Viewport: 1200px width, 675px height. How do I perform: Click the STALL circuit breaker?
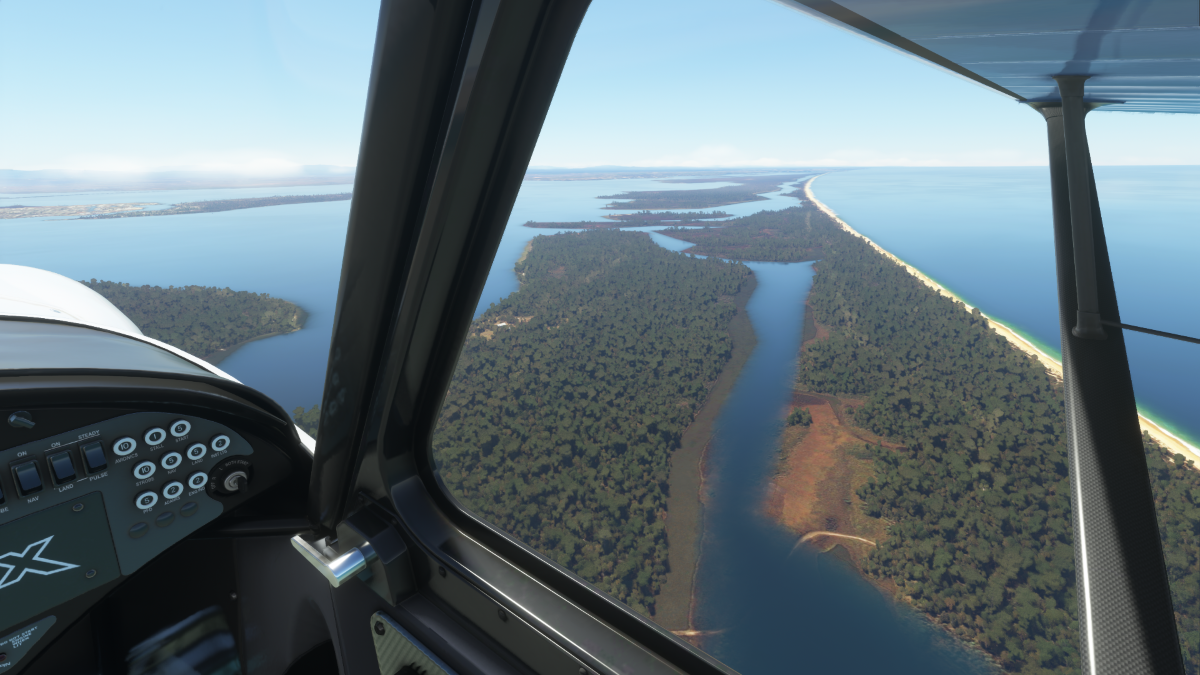point(155,436)
